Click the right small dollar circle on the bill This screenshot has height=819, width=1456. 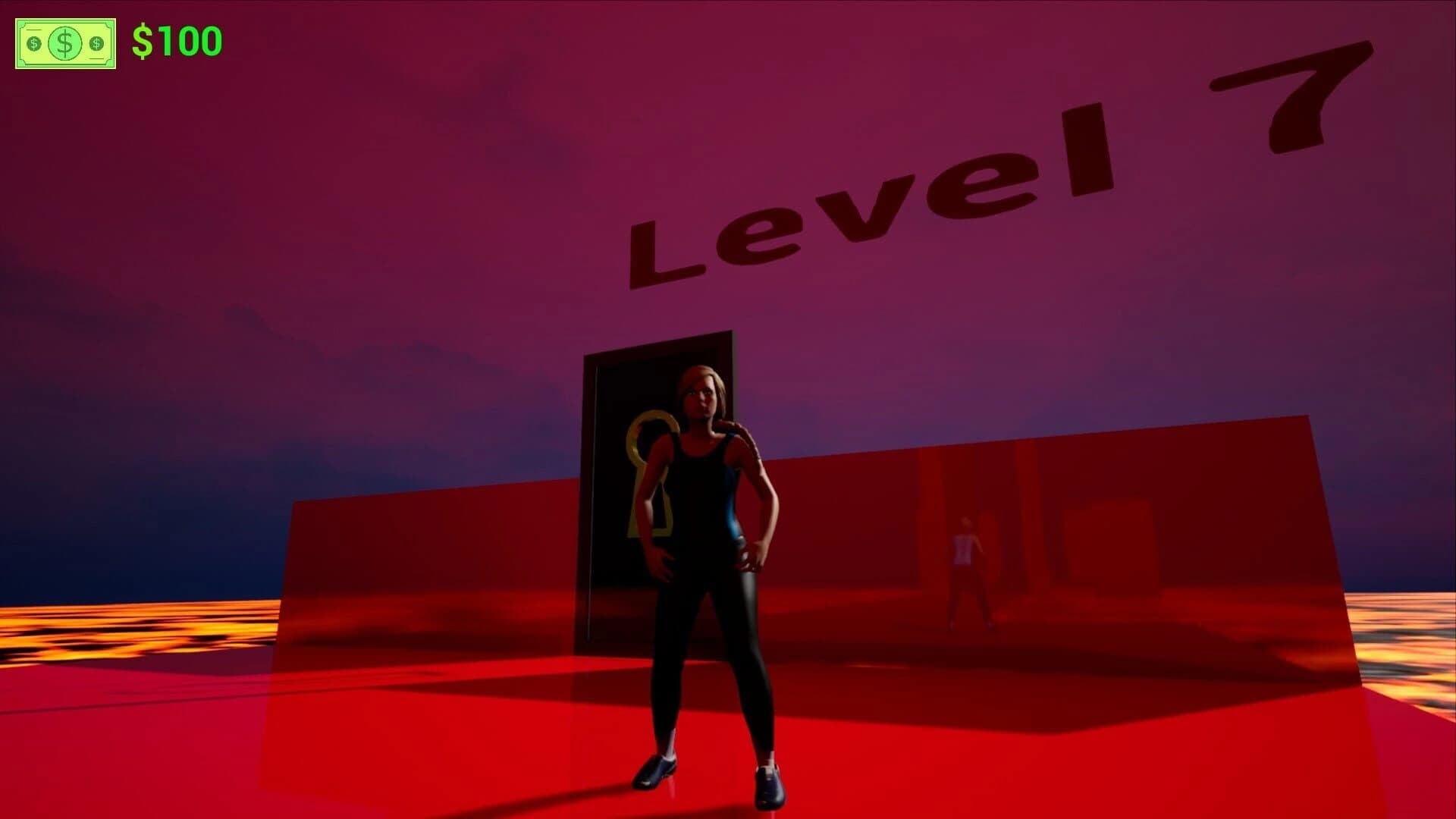[96, 43]
